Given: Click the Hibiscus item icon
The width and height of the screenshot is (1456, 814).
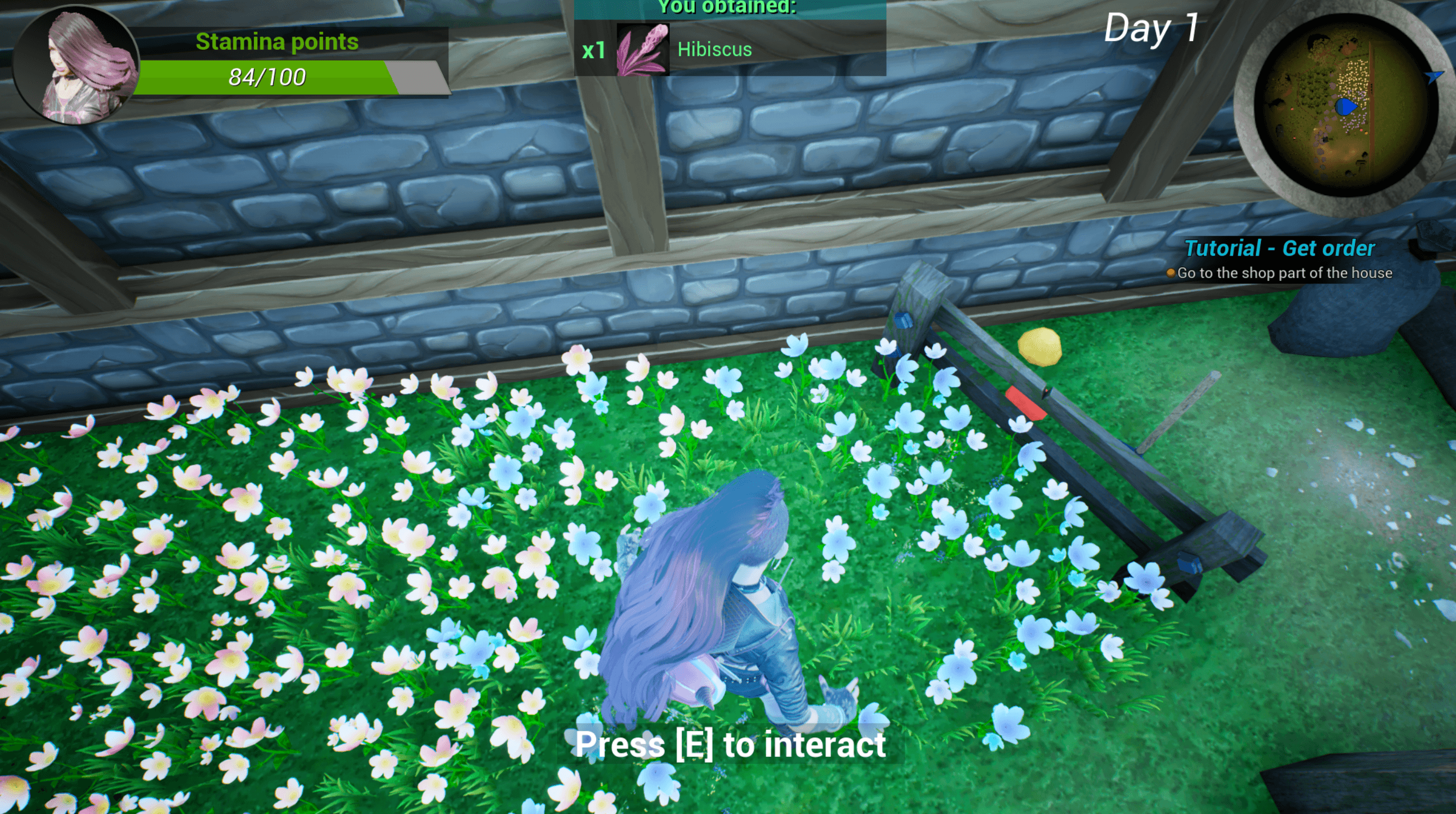Looking at the screenshot, I should (x=642, y=50).
